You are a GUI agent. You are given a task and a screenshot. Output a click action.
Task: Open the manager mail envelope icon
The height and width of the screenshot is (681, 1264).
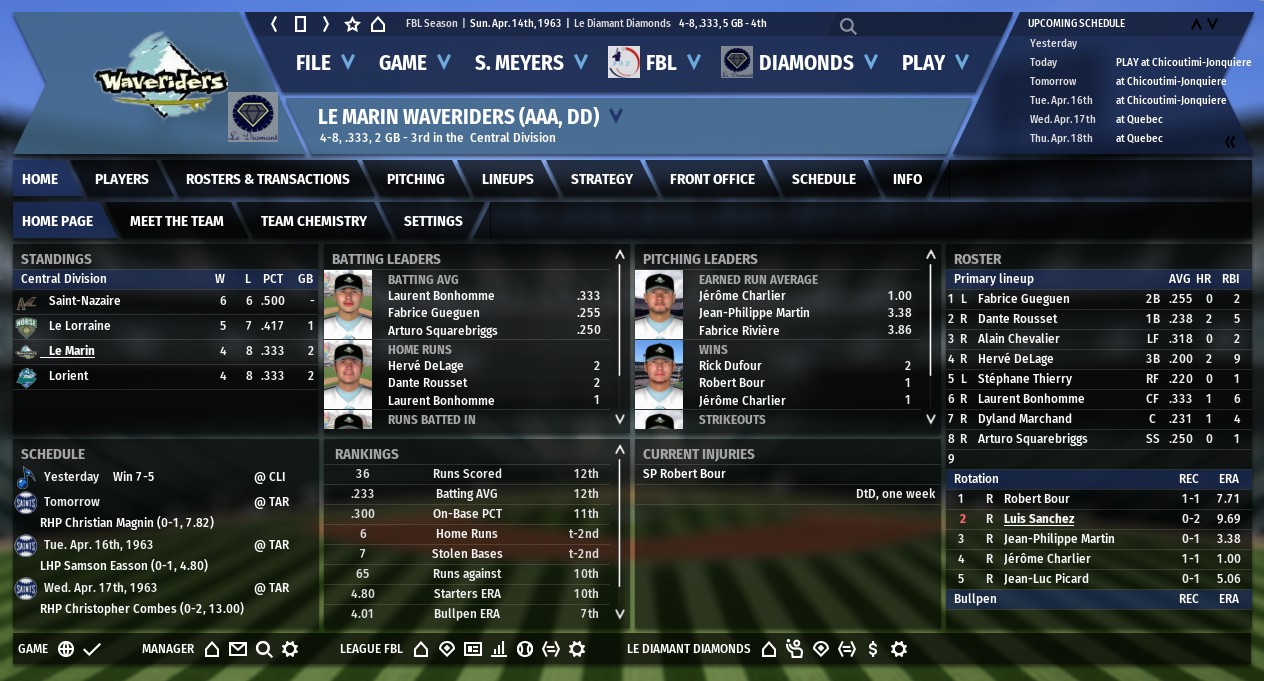point(237,649)
